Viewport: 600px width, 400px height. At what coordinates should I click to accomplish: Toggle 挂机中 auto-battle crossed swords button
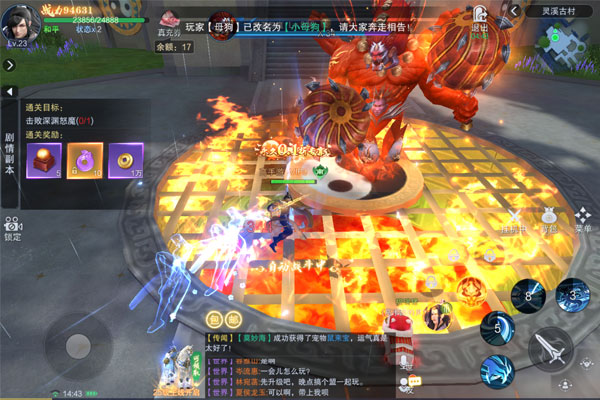[514, 220]
